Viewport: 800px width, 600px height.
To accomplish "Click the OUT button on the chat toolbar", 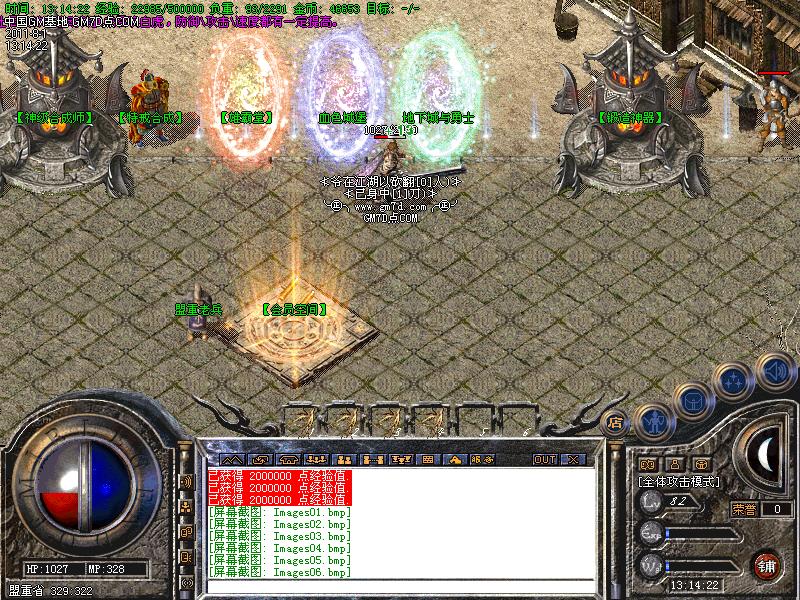I will click(544, 459).
